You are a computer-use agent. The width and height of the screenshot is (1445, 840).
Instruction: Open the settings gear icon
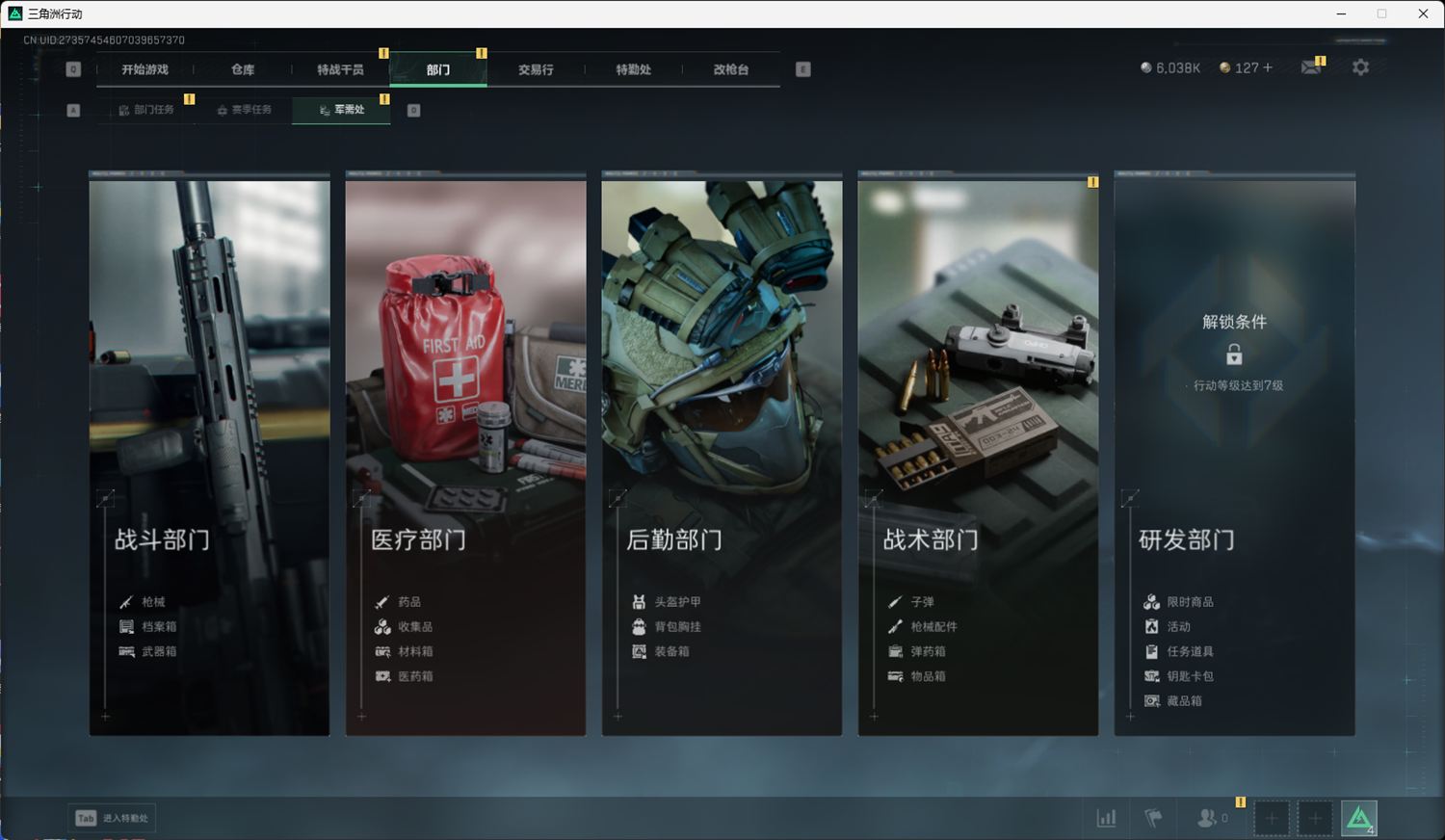pos(1360,67)
